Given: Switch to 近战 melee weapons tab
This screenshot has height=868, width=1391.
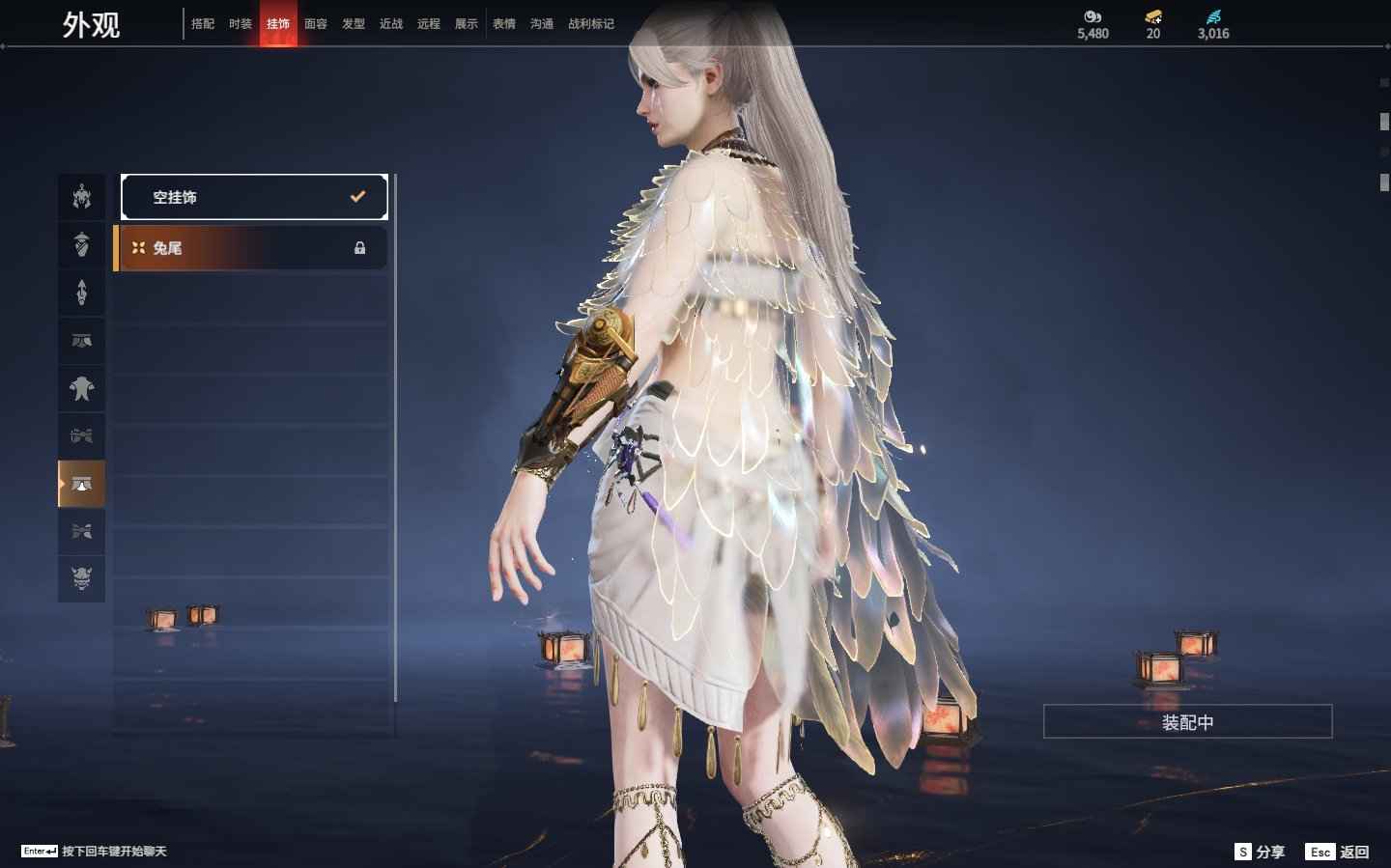Looking at the screenshot, I should coord(391,24).
